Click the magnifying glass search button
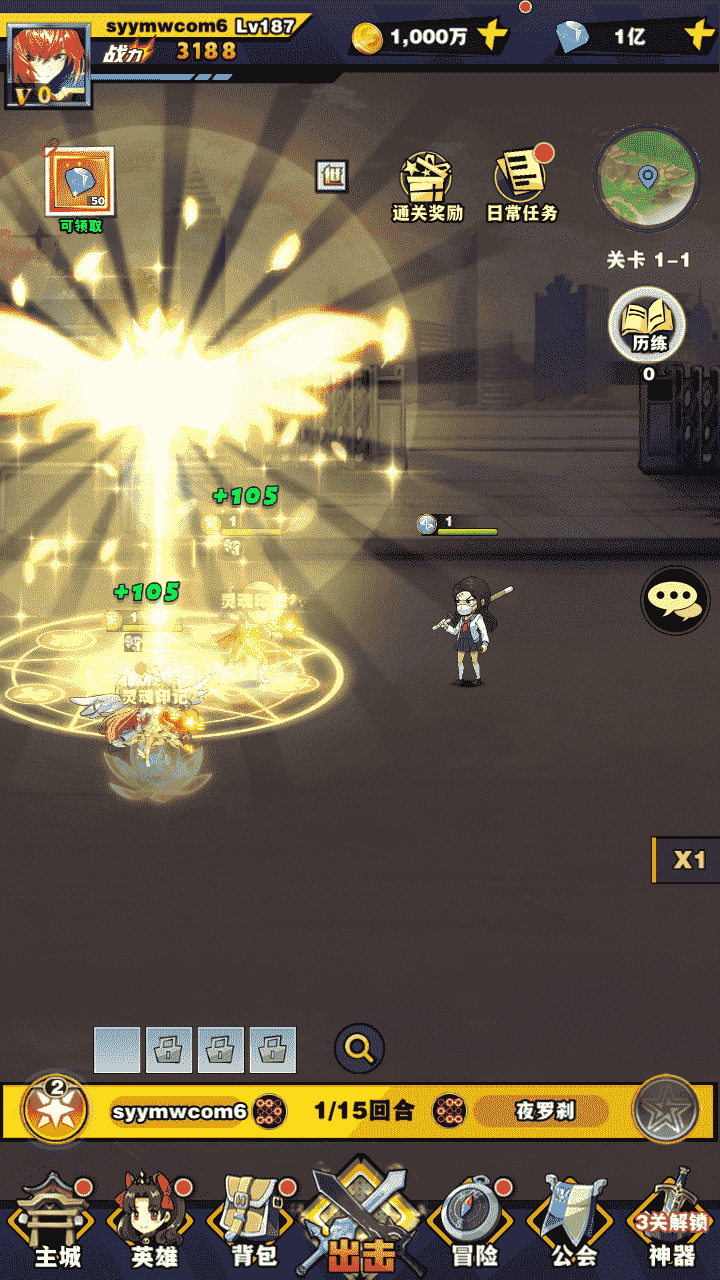Viewport: 720px width, 1280px height. (x=359, y=1049)
